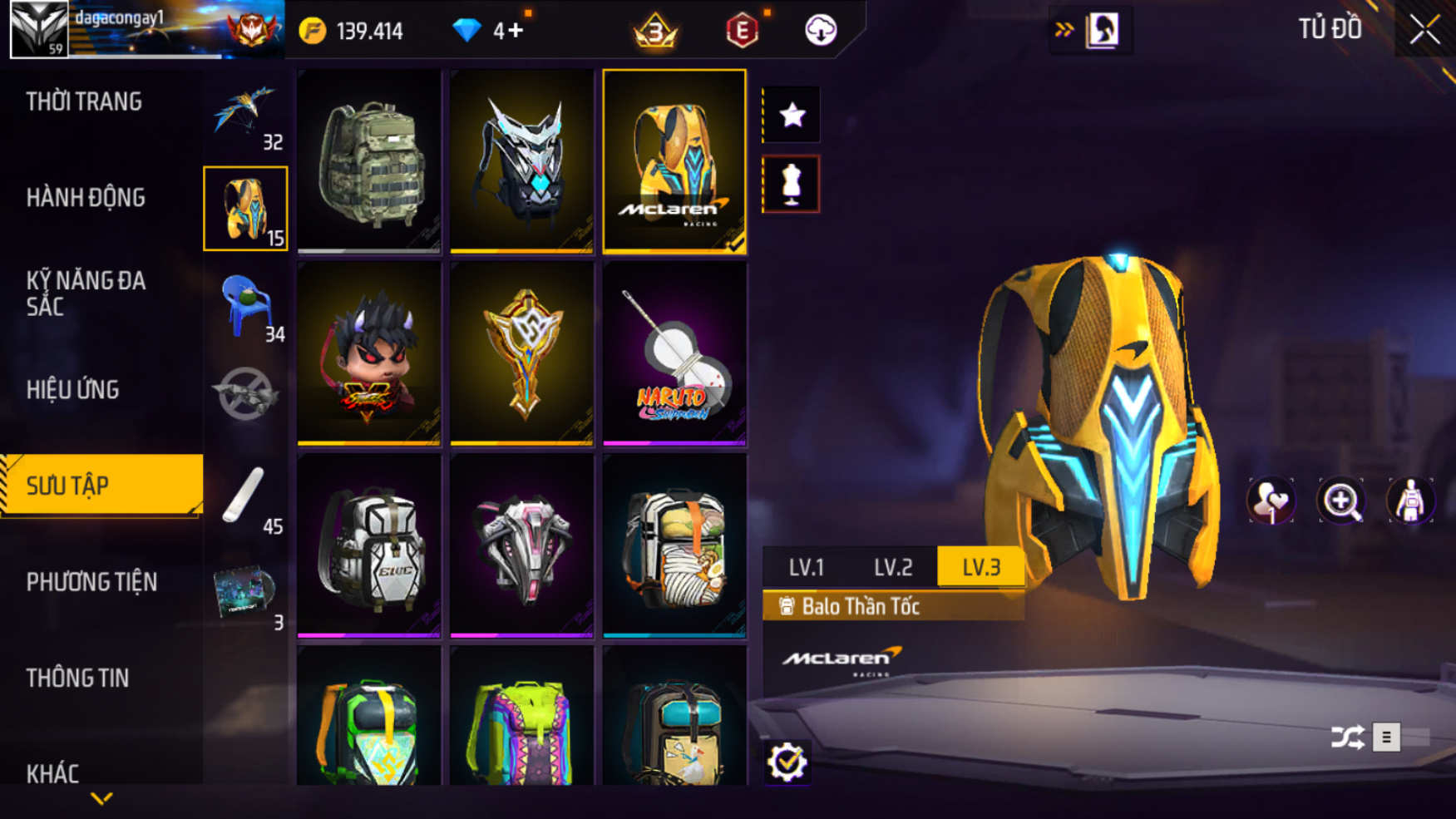
Task: Show the LV.2 backpack form
Action: pos(893,567)
